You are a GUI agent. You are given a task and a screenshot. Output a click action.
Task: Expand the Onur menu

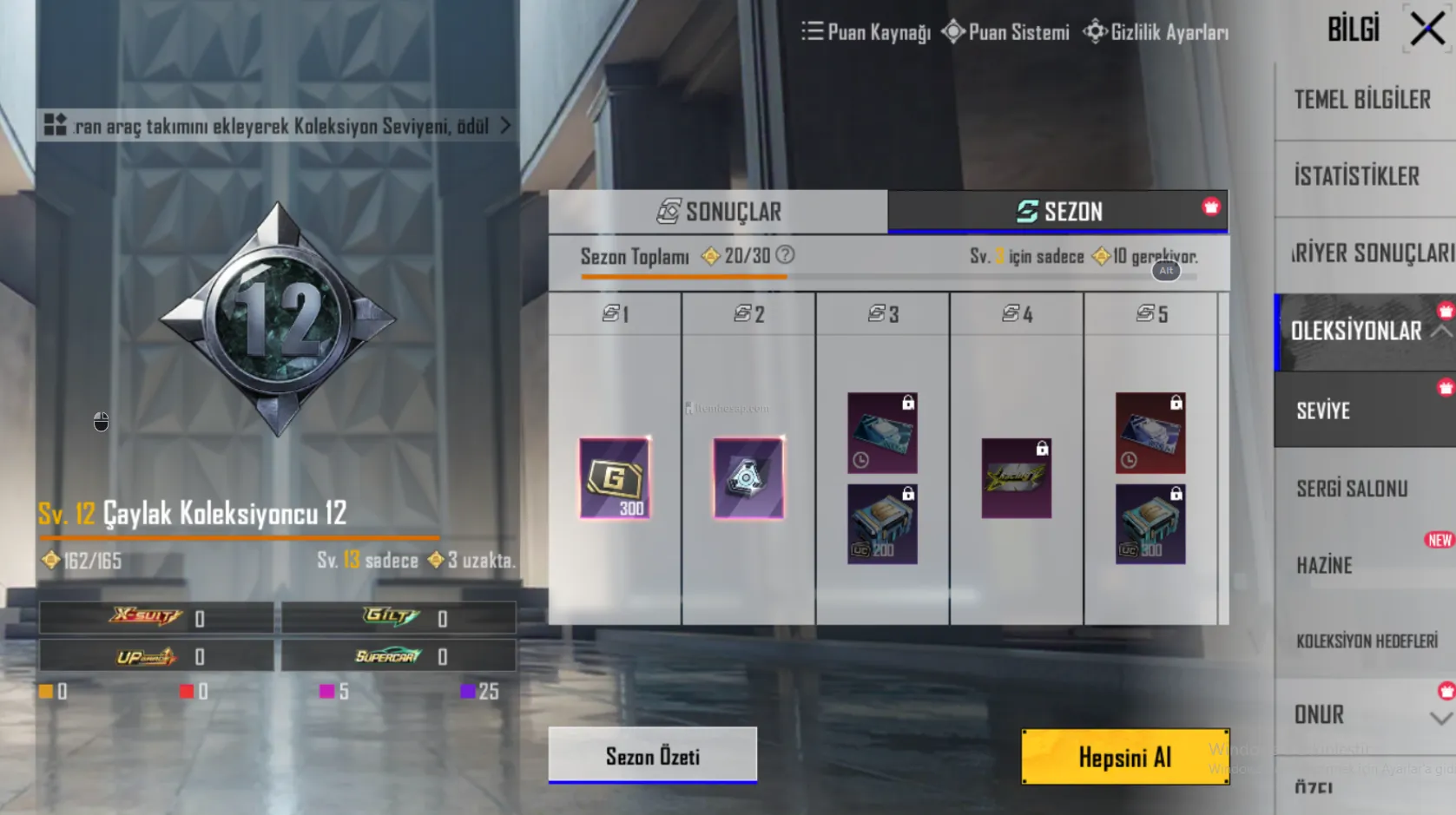click(1440, 717)
